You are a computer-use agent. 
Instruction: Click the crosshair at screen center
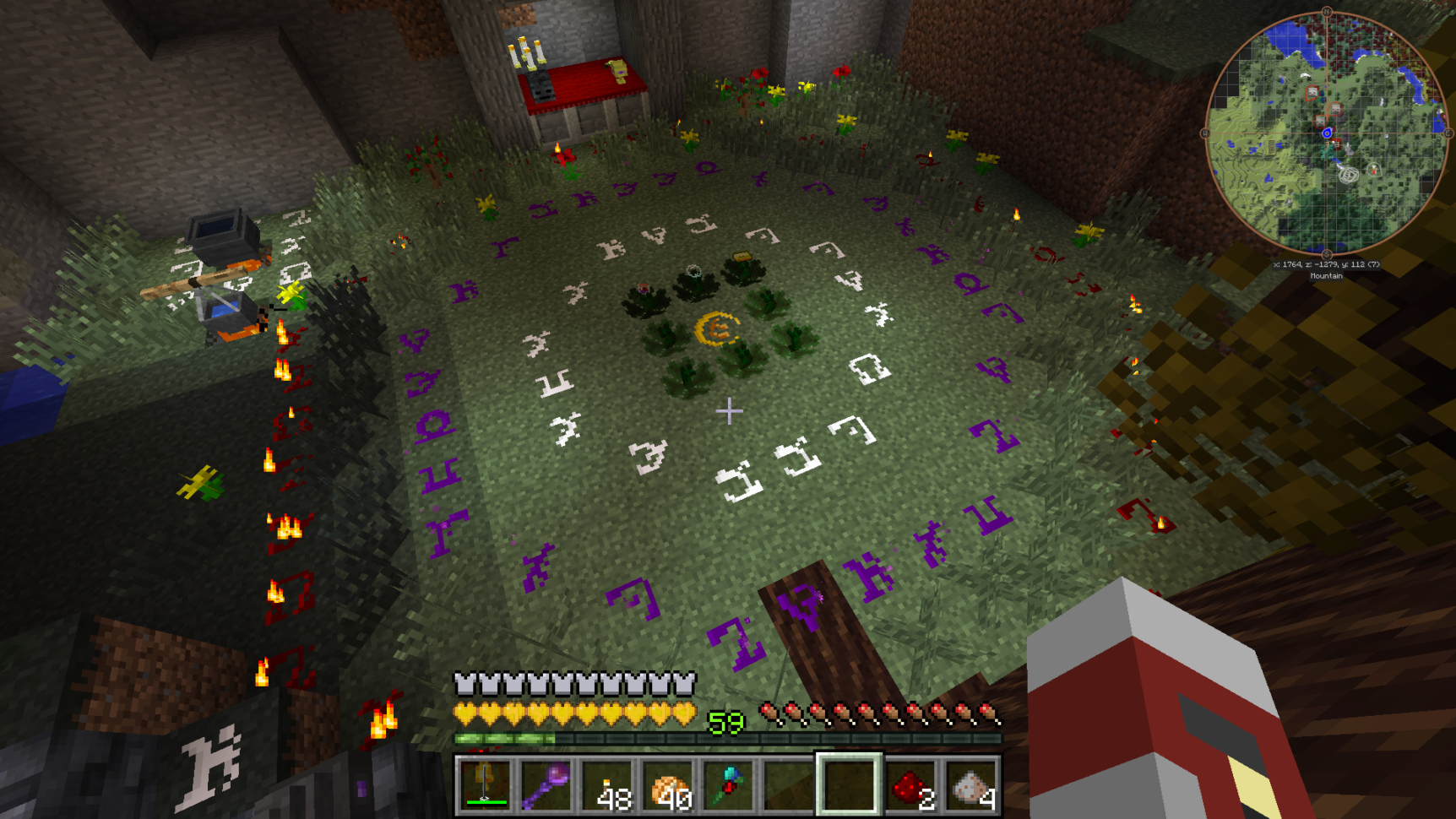[x=728, y=411]
